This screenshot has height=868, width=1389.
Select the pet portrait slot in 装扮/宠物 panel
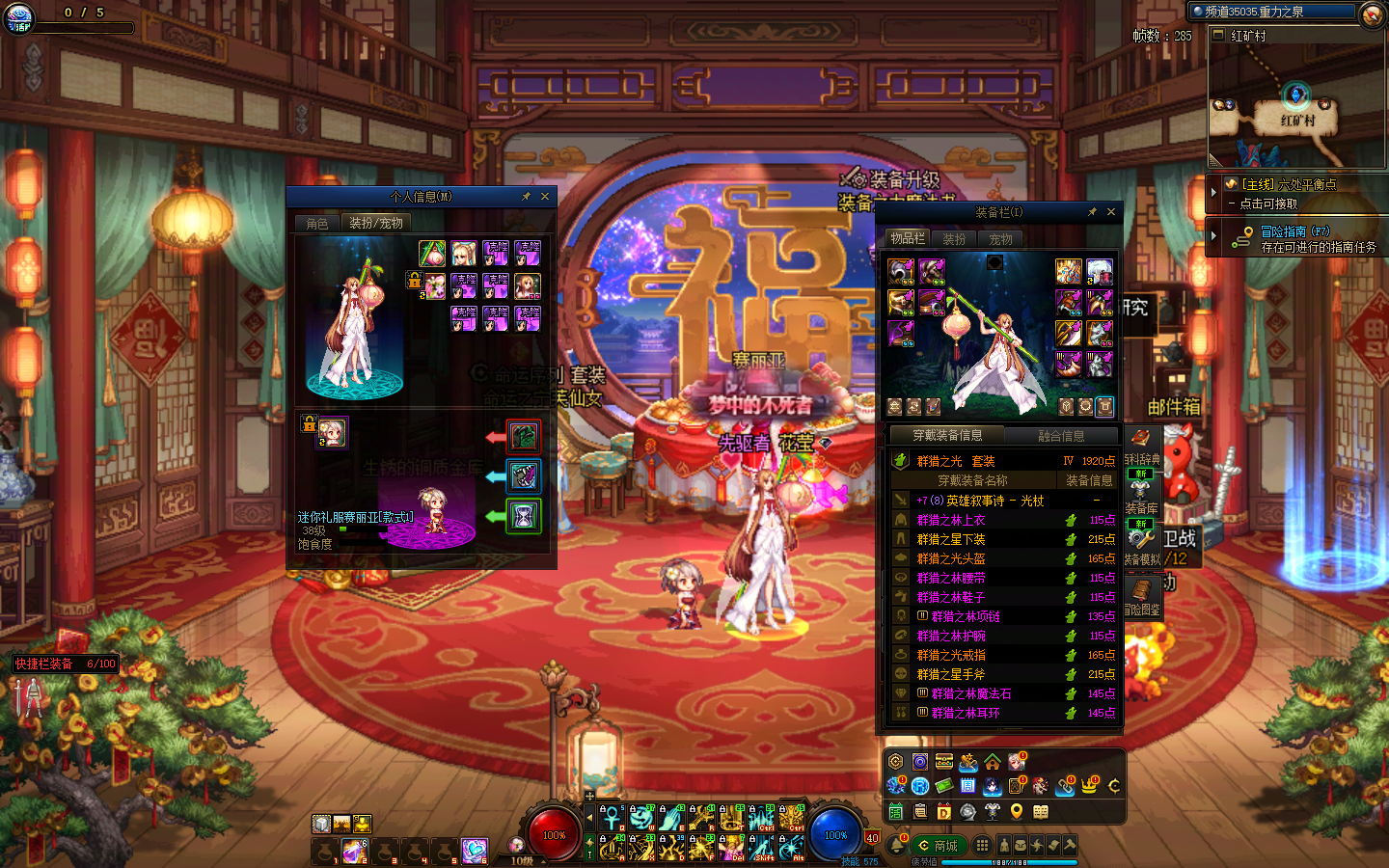click(332, 432)
